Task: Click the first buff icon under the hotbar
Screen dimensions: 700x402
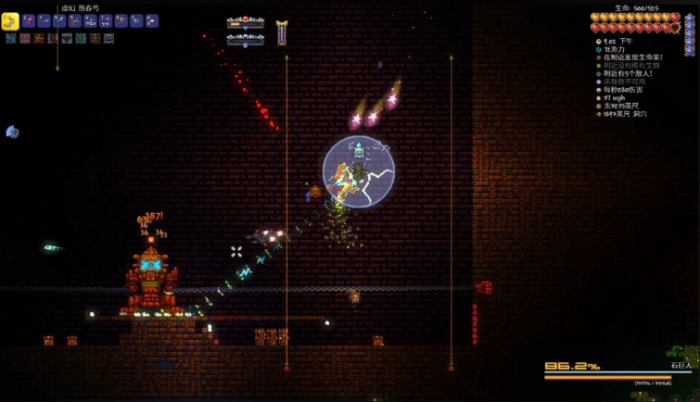Action: click(x=11, y=38)
